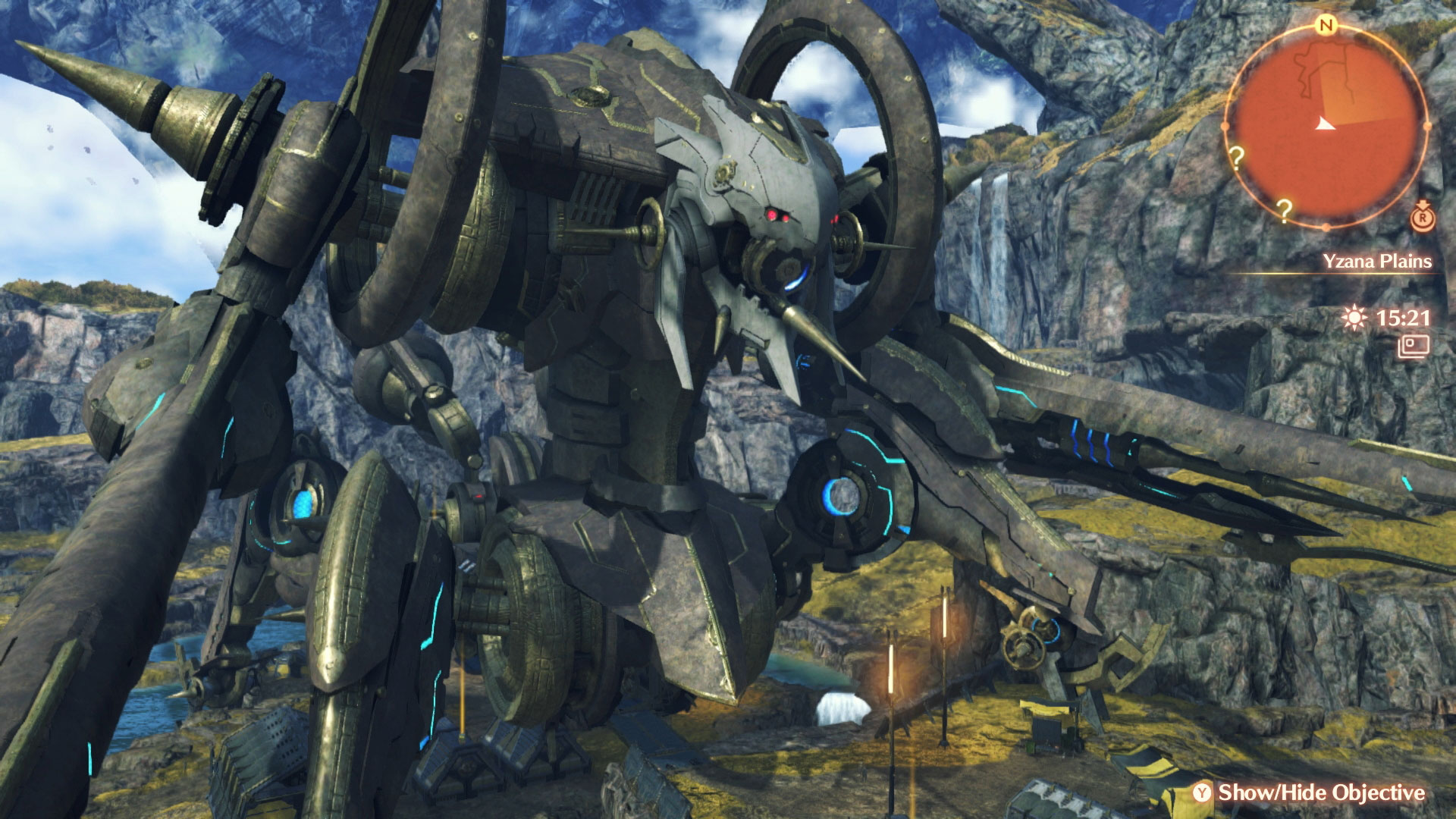Image resolution: width=1456 pixels, height=819 pixels.
Task: Click the white player arrow on minimap
Action: [1325, 124]
